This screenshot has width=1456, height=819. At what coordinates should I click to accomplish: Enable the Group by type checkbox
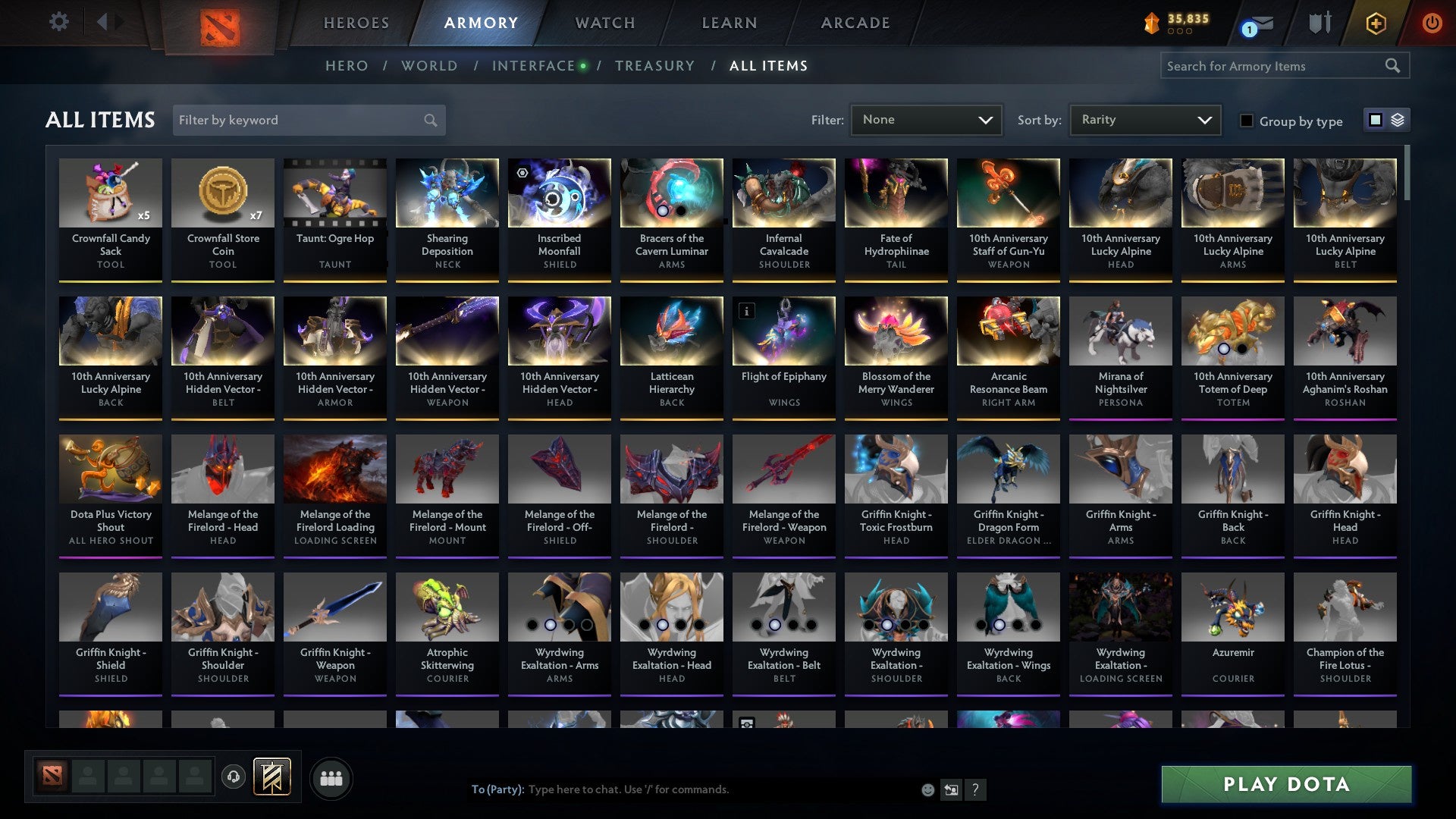point(1247,121)
